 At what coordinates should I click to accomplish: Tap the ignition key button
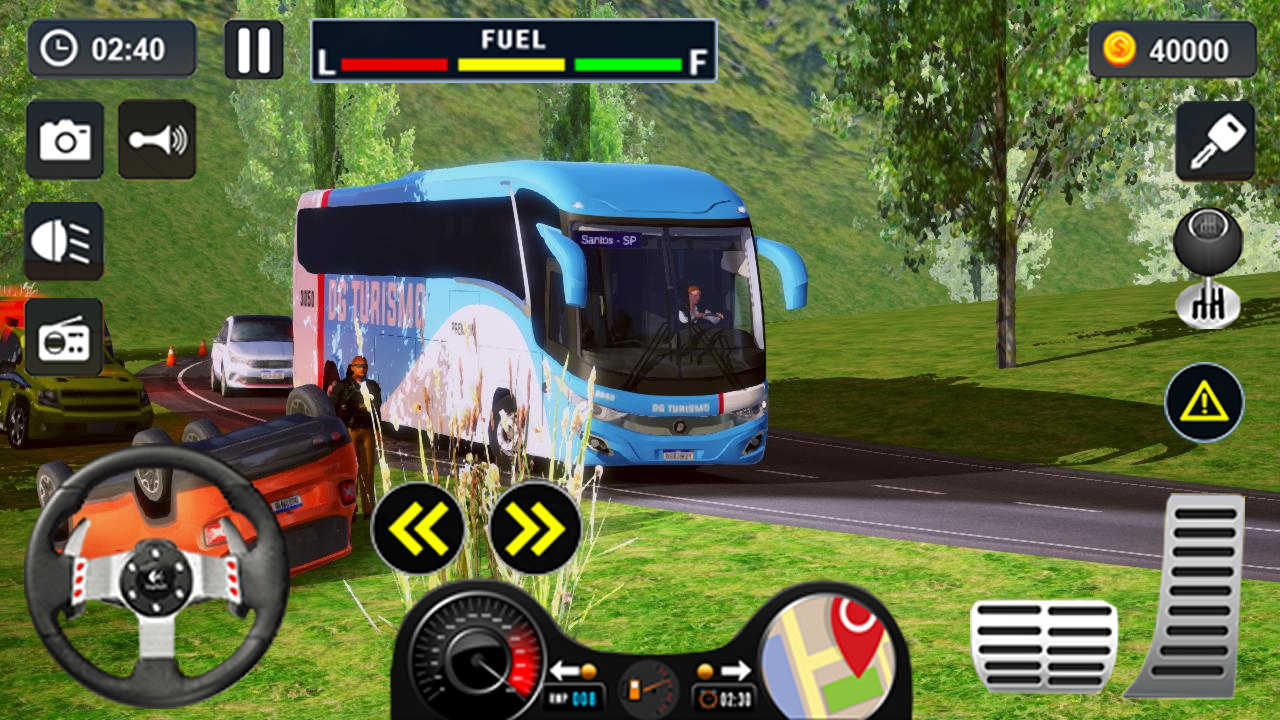click(x=1215, y=141)
